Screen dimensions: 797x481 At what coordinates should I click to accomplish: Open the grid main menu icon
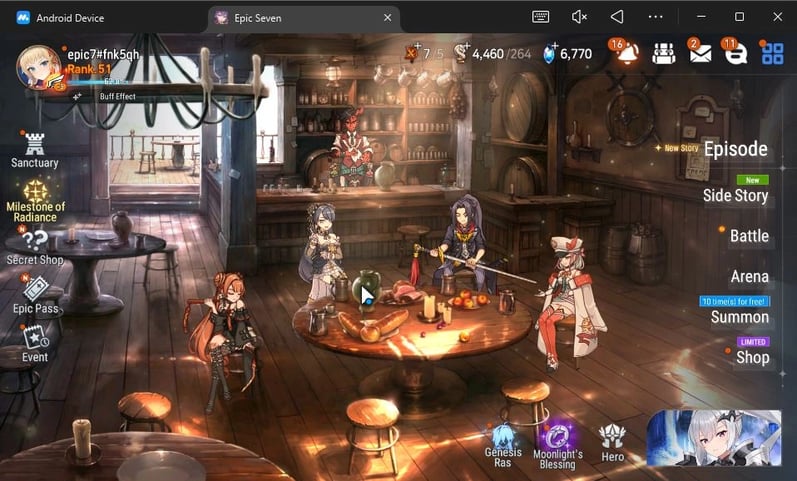[x=772, y=53]
